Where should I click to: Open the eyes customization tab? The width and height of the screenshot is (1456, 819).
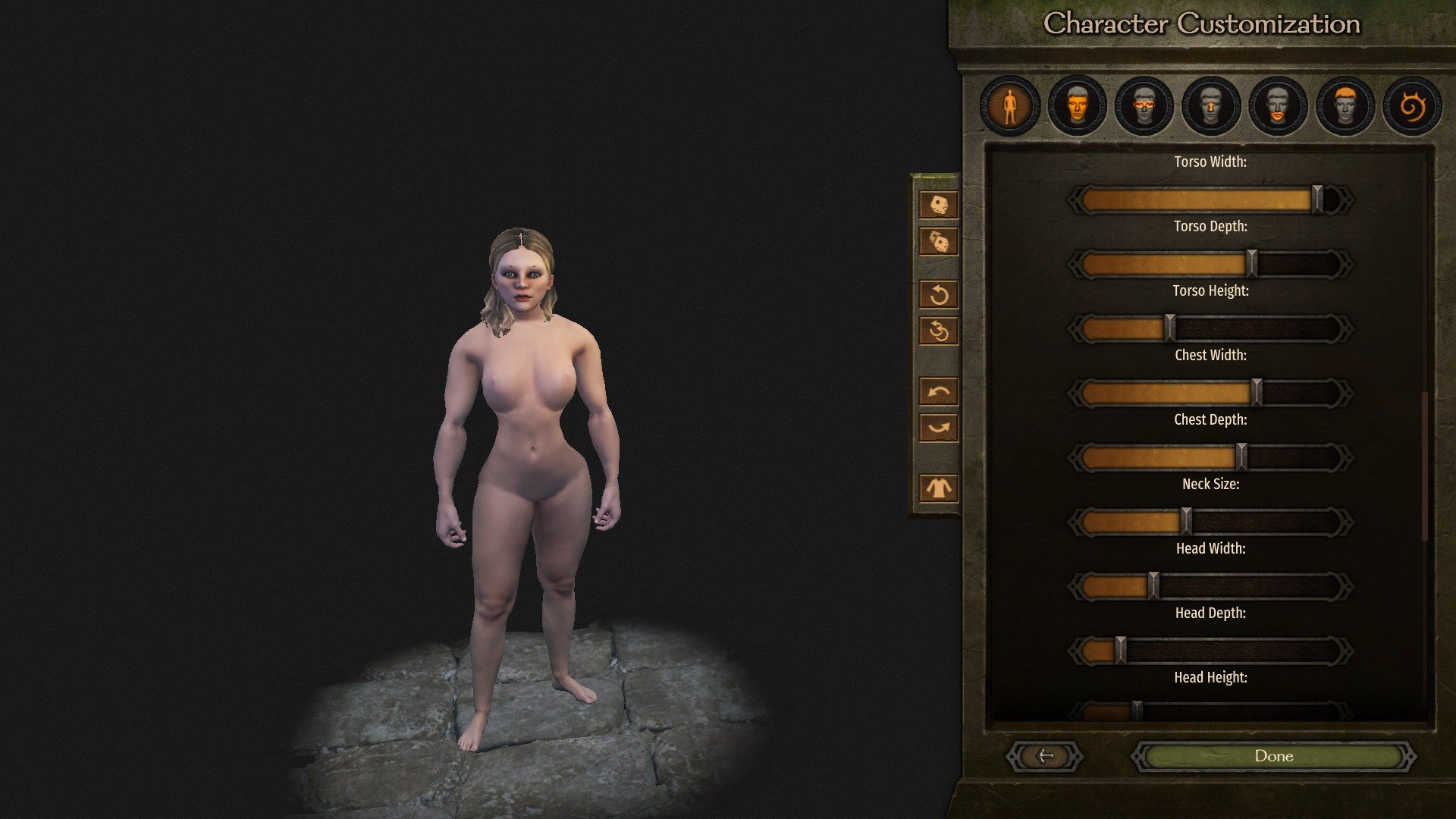click(x=1144, y=106)
